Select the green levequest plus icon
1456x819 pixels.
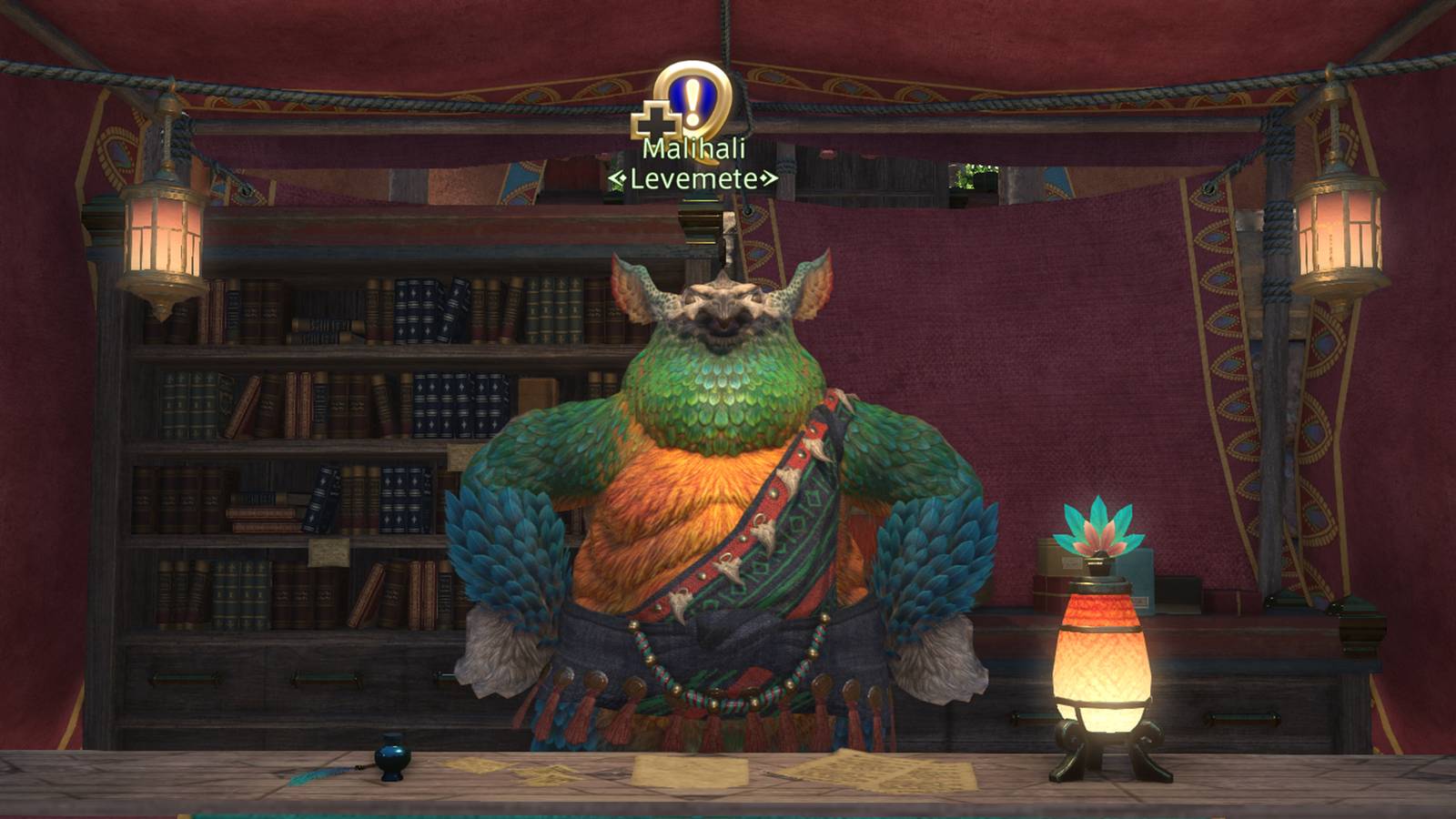pyautogui.click(x=657, y=118)
